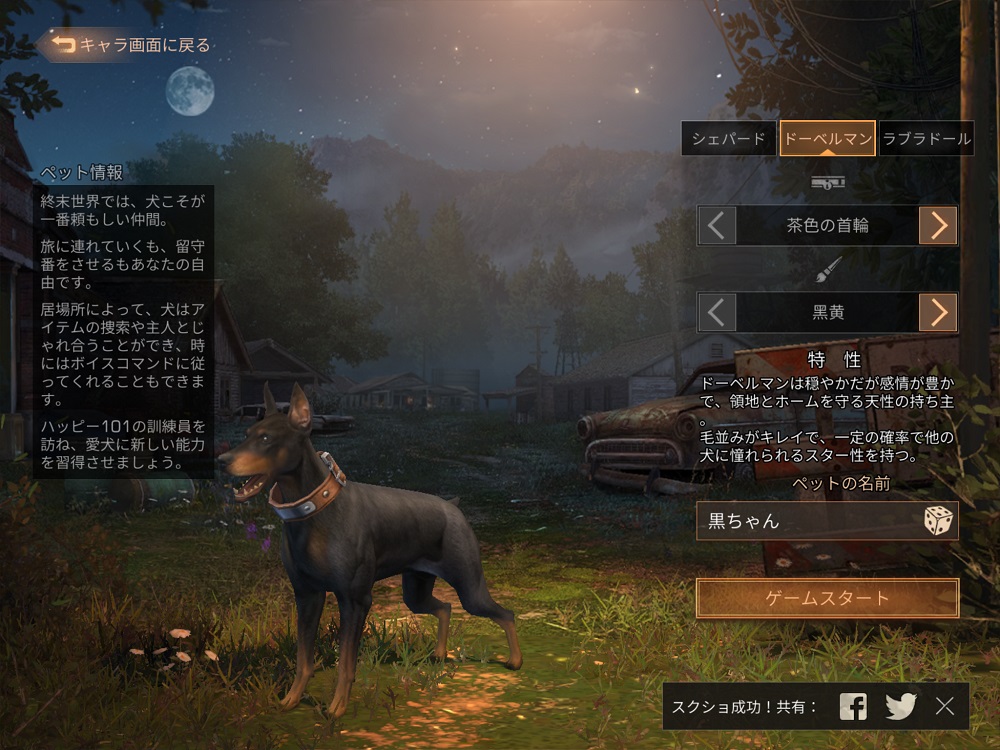Choose the ラブラドール breed tab
This screenshot has width=1000, height=750.
tap(927, 139)
